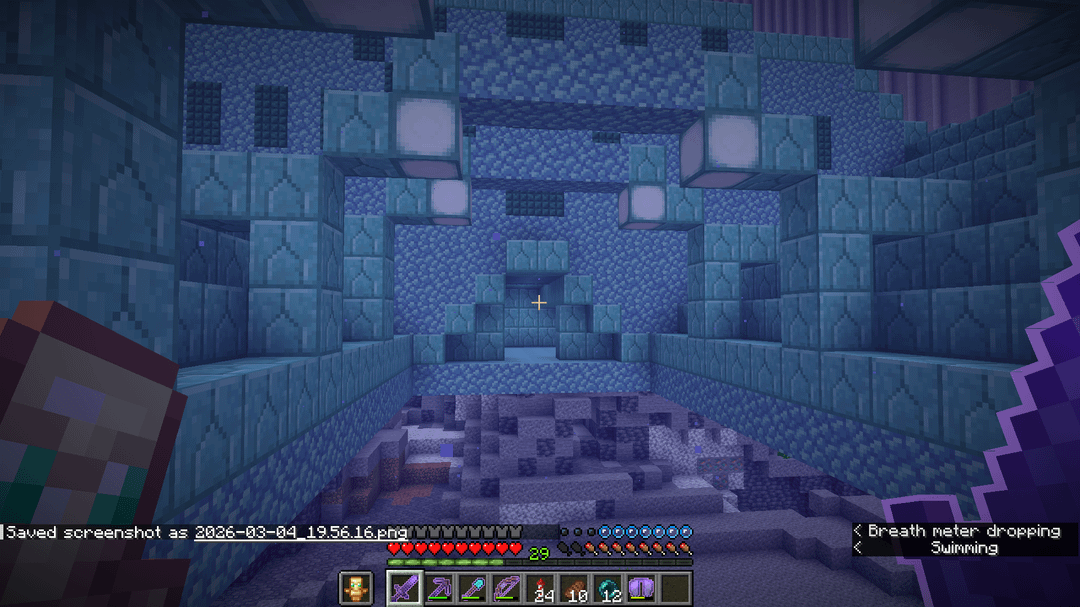
Task: Open the saved screenshot filename link
Action: click(300, 532)
